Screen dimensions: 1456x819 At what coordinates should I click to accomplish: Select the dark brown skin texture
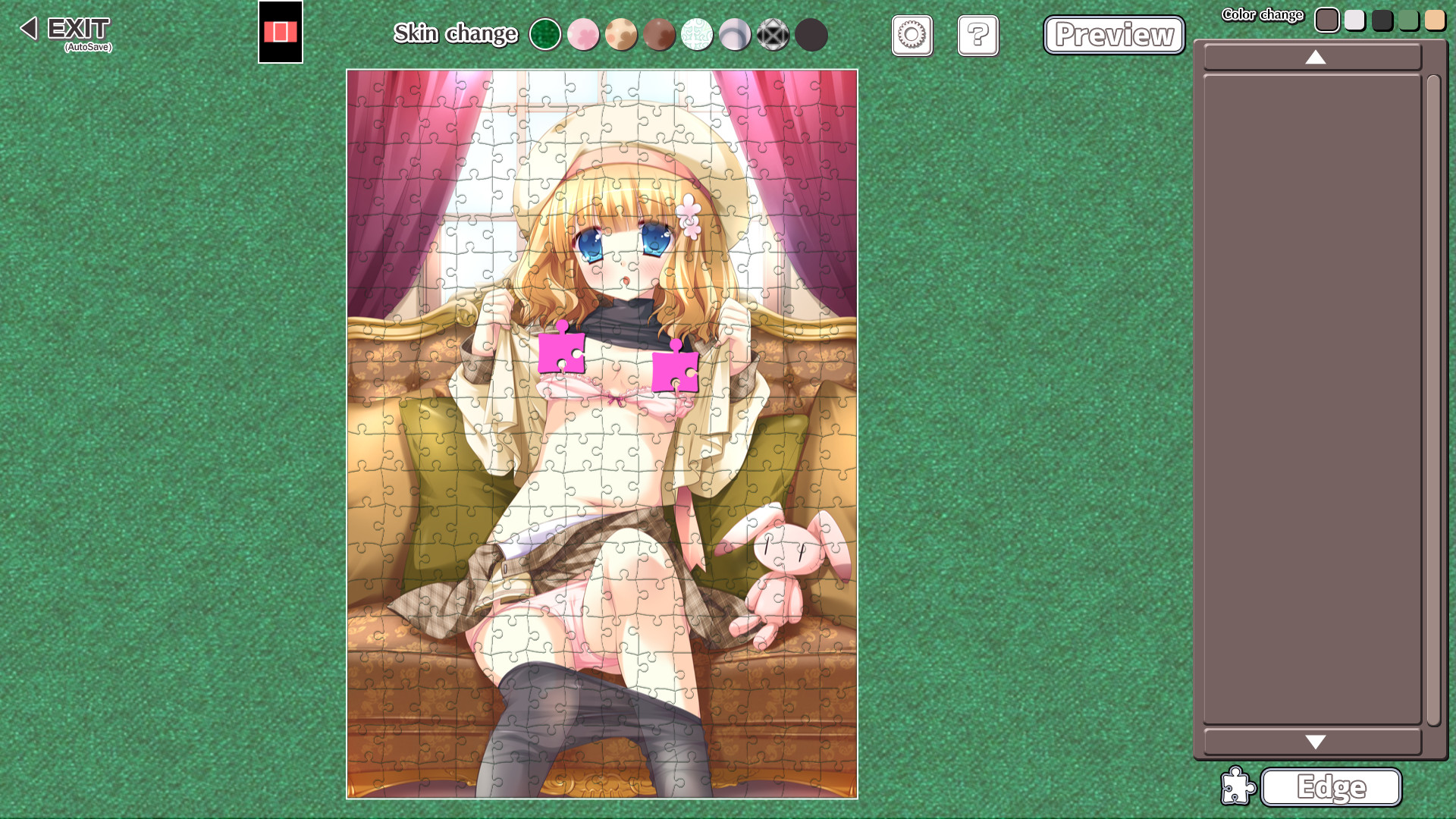[659, 35]
